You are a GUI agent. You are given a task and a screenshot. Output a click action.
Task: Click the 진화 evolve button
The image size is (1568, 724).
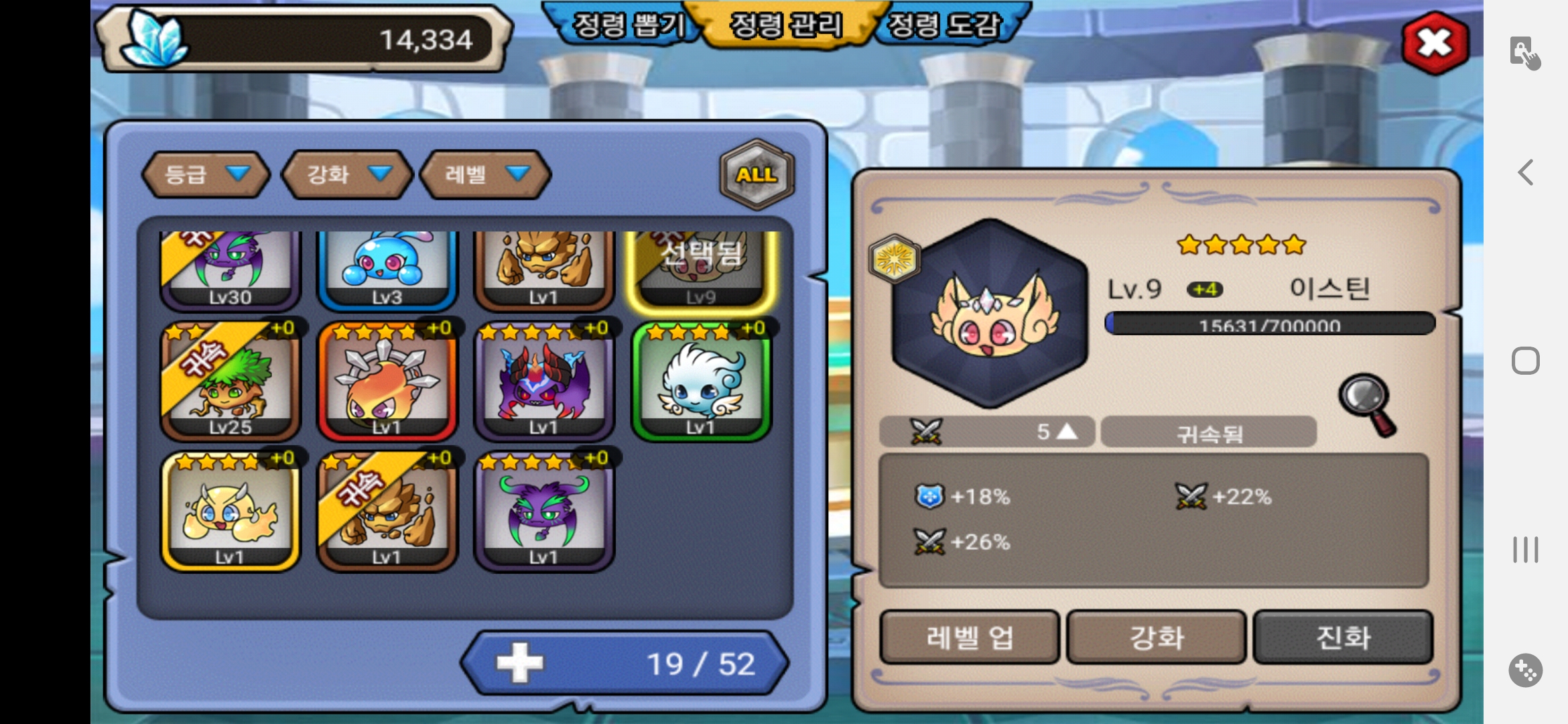pos(1343,637)
